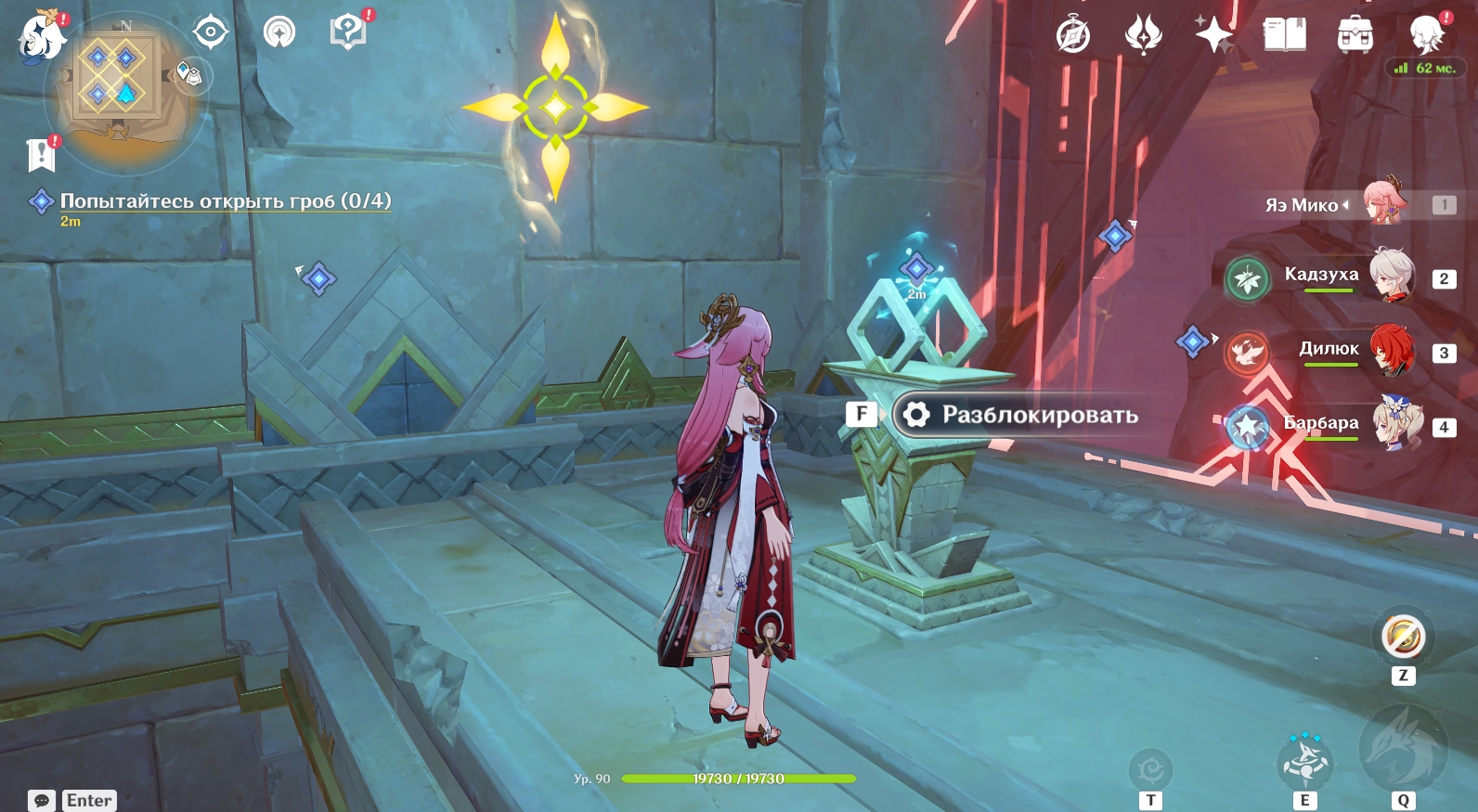Open the compass adventure handbook icon

click(1073, 36)
